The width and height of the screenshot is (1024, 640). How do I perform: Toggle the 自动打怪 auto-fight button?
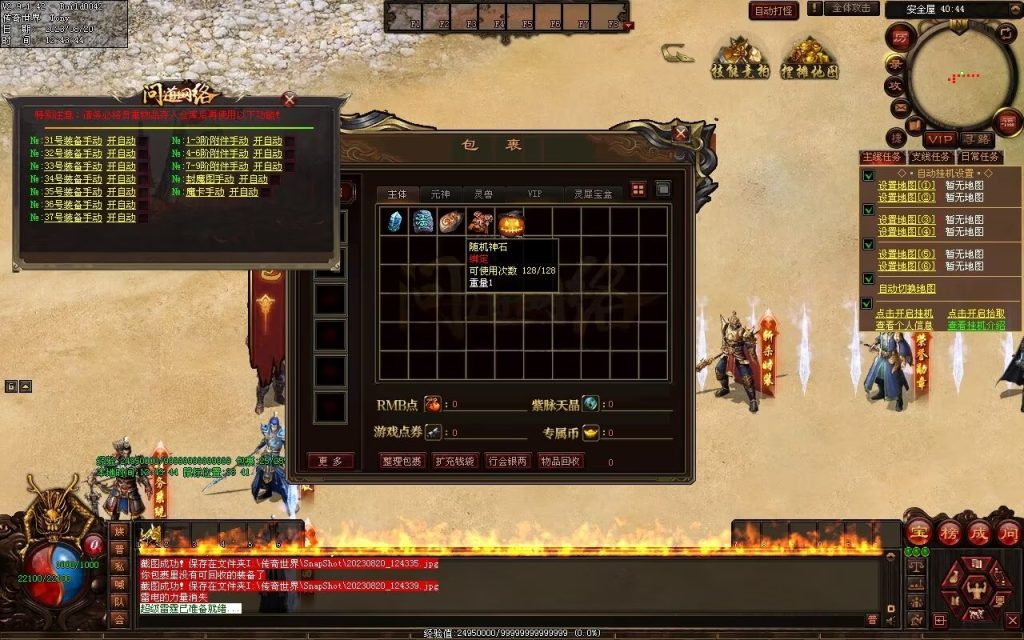774,11
